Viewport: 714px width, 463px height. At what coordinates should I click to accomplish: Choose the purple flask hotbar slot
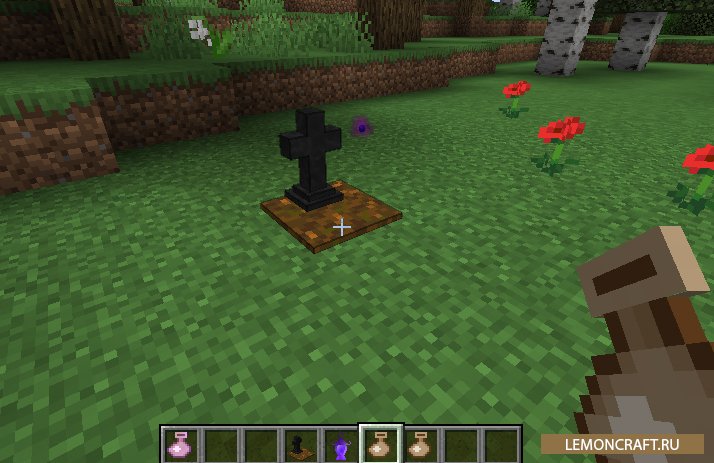340,444
